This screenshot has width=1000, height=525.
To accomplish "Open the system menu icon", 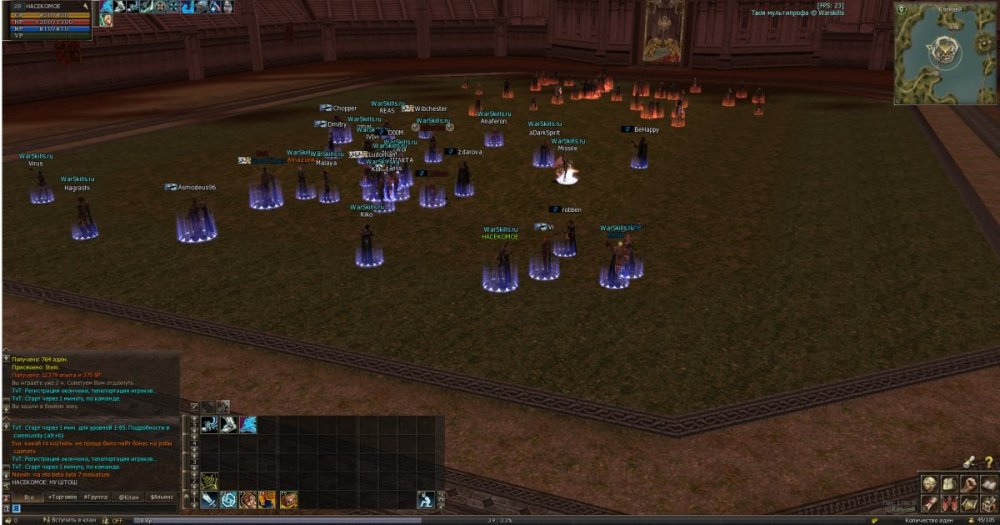I will (987, 503).
